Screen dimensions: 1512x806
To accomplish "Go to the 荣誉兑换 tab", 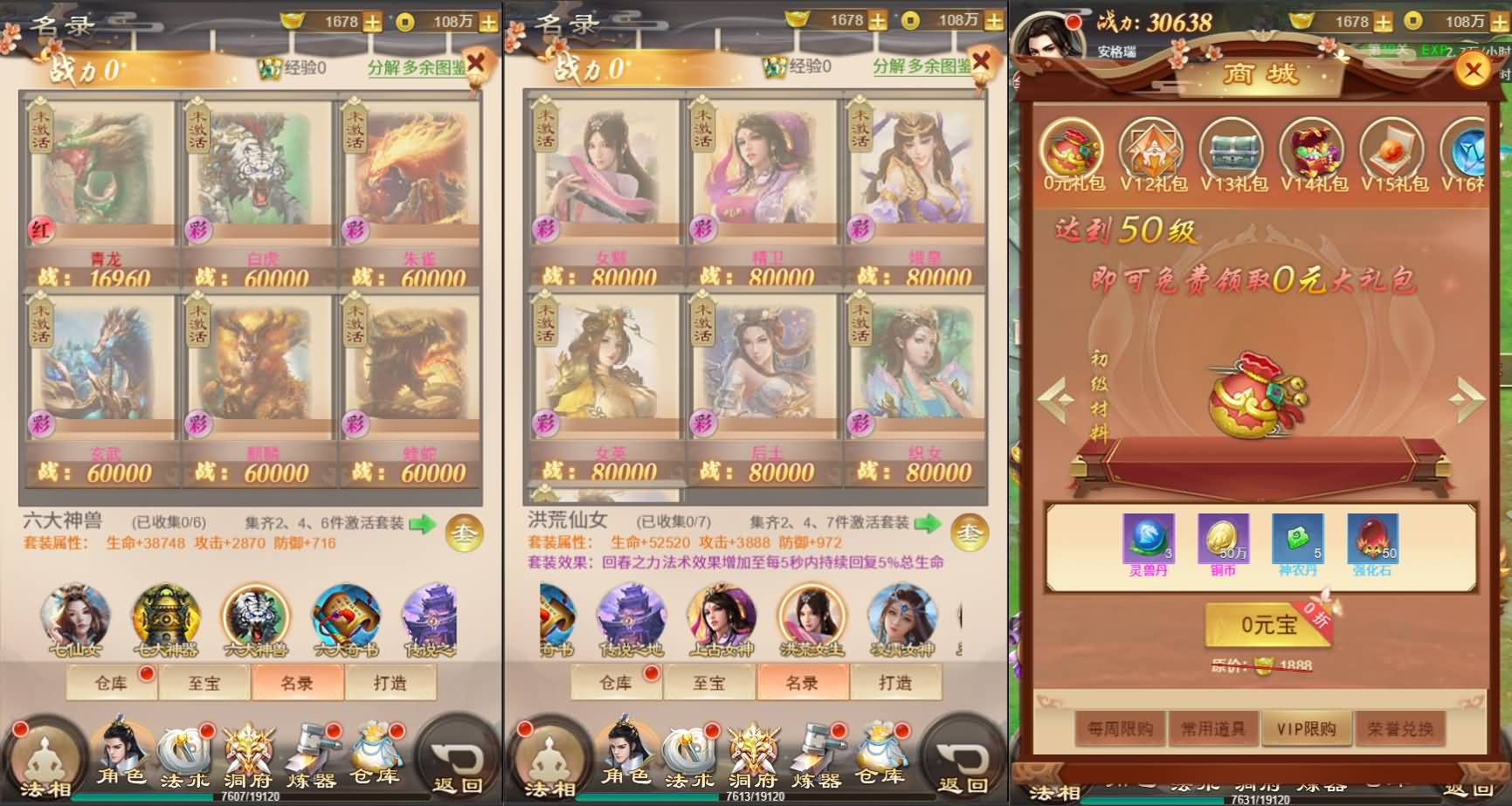I will (1400, 728).
